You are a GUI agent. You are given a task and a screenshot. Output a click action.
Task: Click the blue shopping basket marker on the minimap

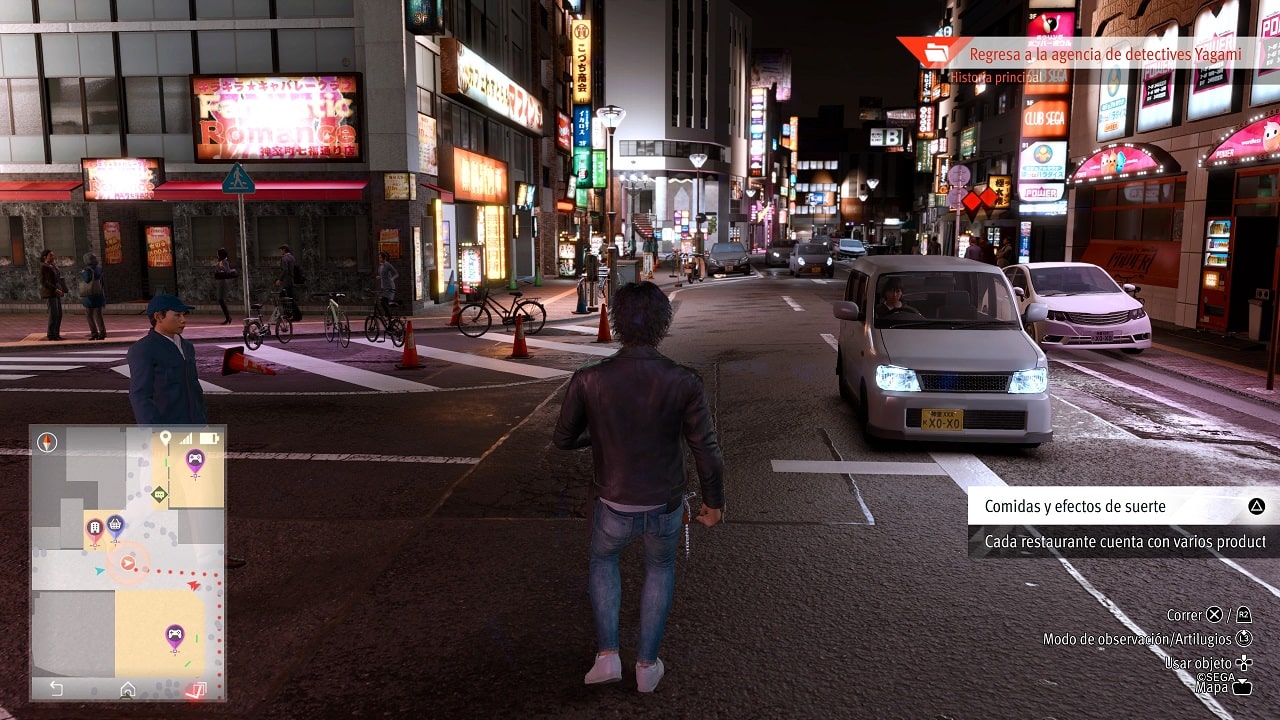(115, 523)
